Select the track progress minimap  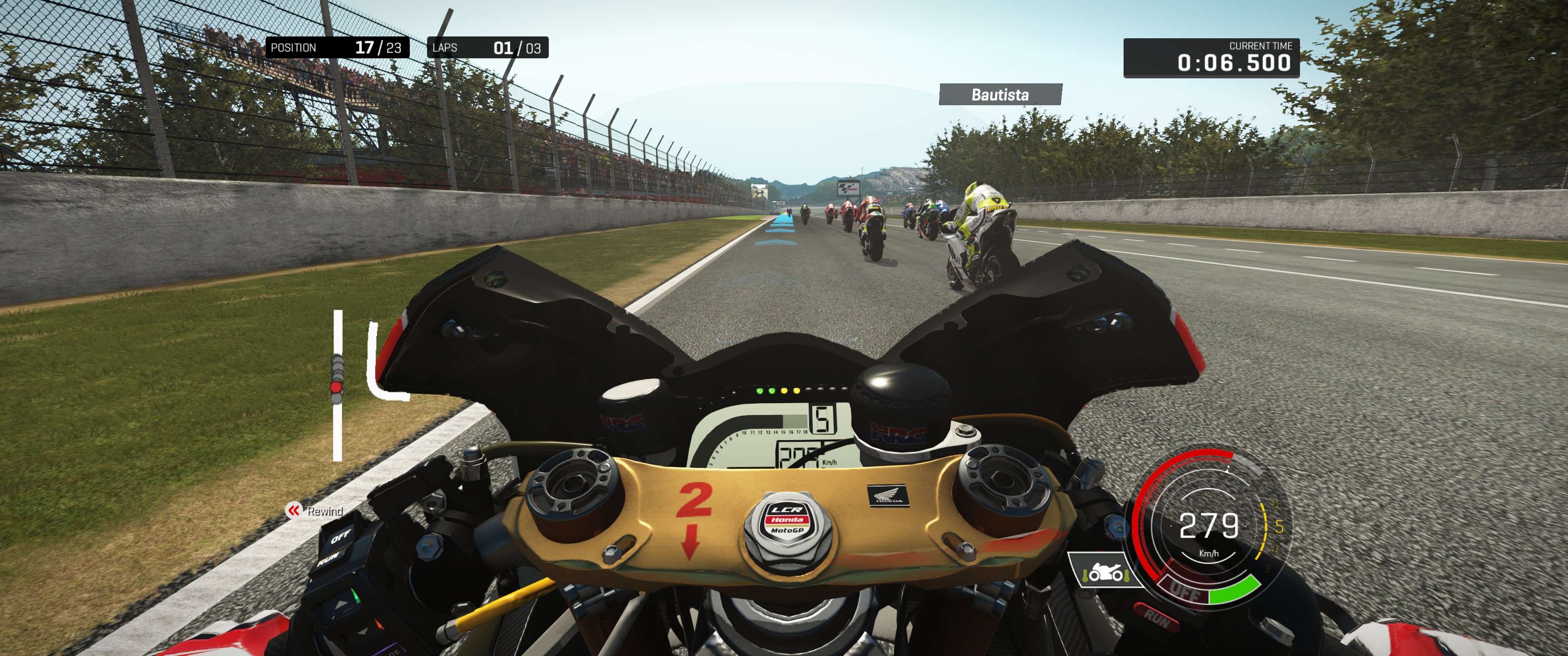click(x=338, y=384)
